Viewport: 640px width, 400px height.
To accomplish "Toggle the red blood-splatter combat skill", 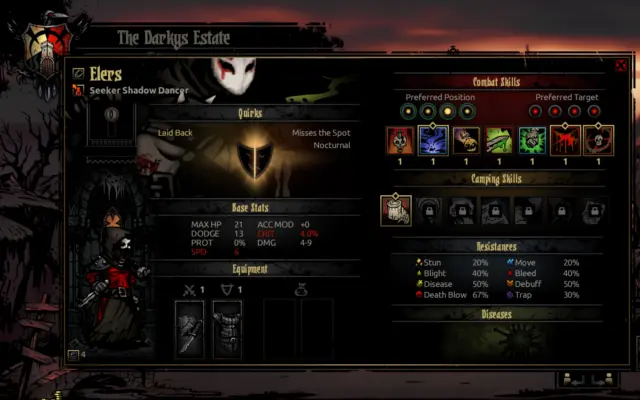I will [565, 140].
